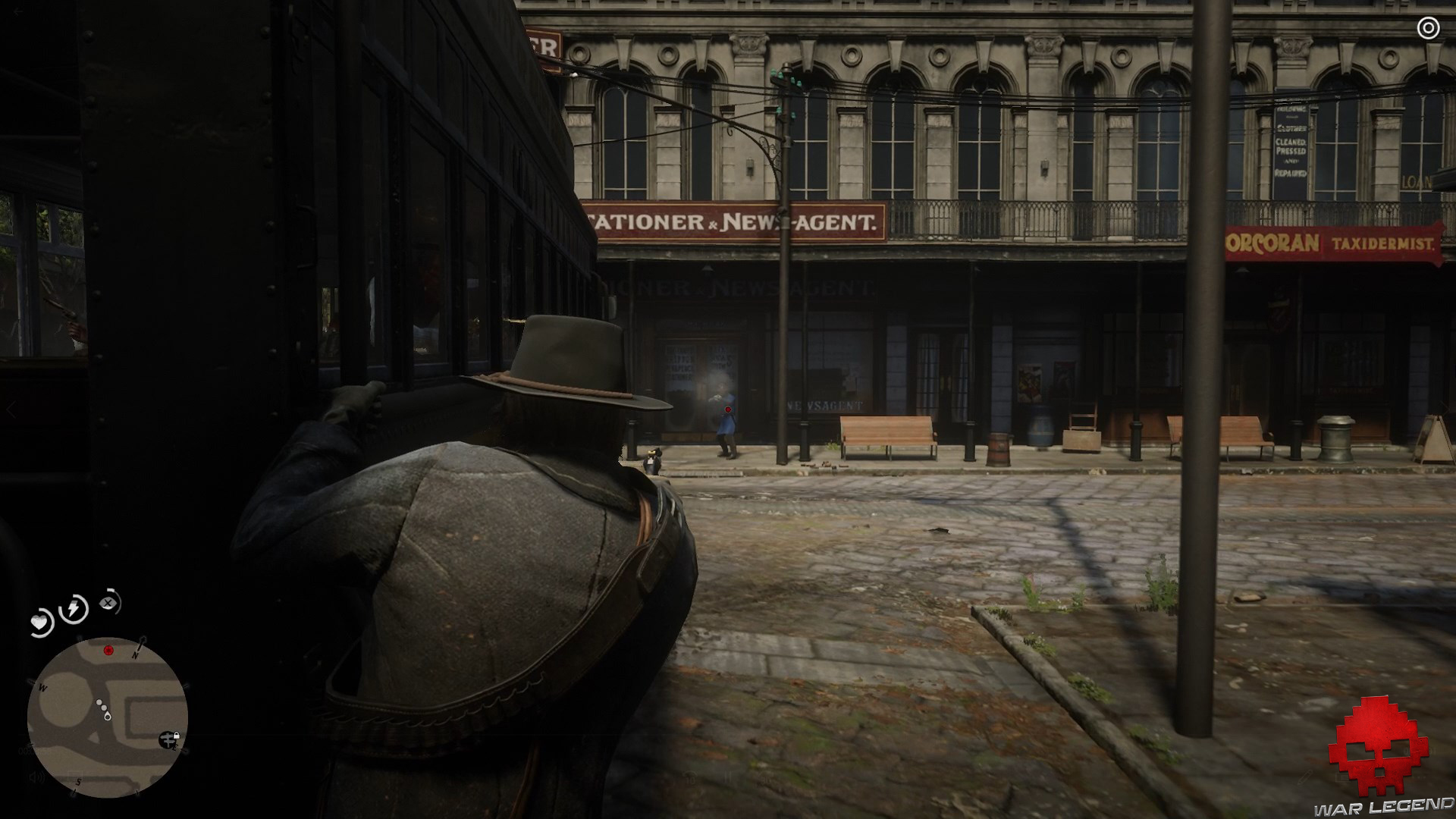Select the health heart icon
This screenshot has width=1456, height=819.
point(39,623)
